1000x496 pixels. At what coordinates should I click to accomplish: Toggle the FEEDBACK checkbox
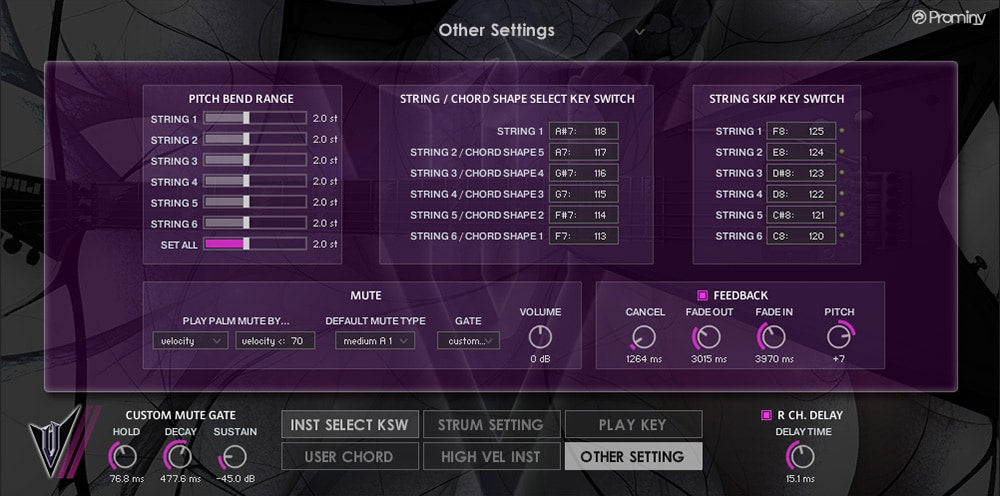pyautogui.click(x=702, y=295)
